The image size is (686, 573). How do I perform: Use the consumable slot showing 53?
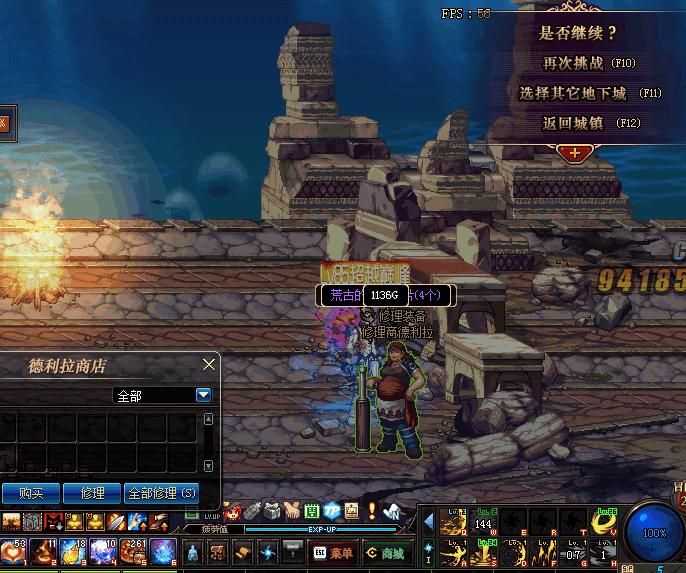(14, 551)
